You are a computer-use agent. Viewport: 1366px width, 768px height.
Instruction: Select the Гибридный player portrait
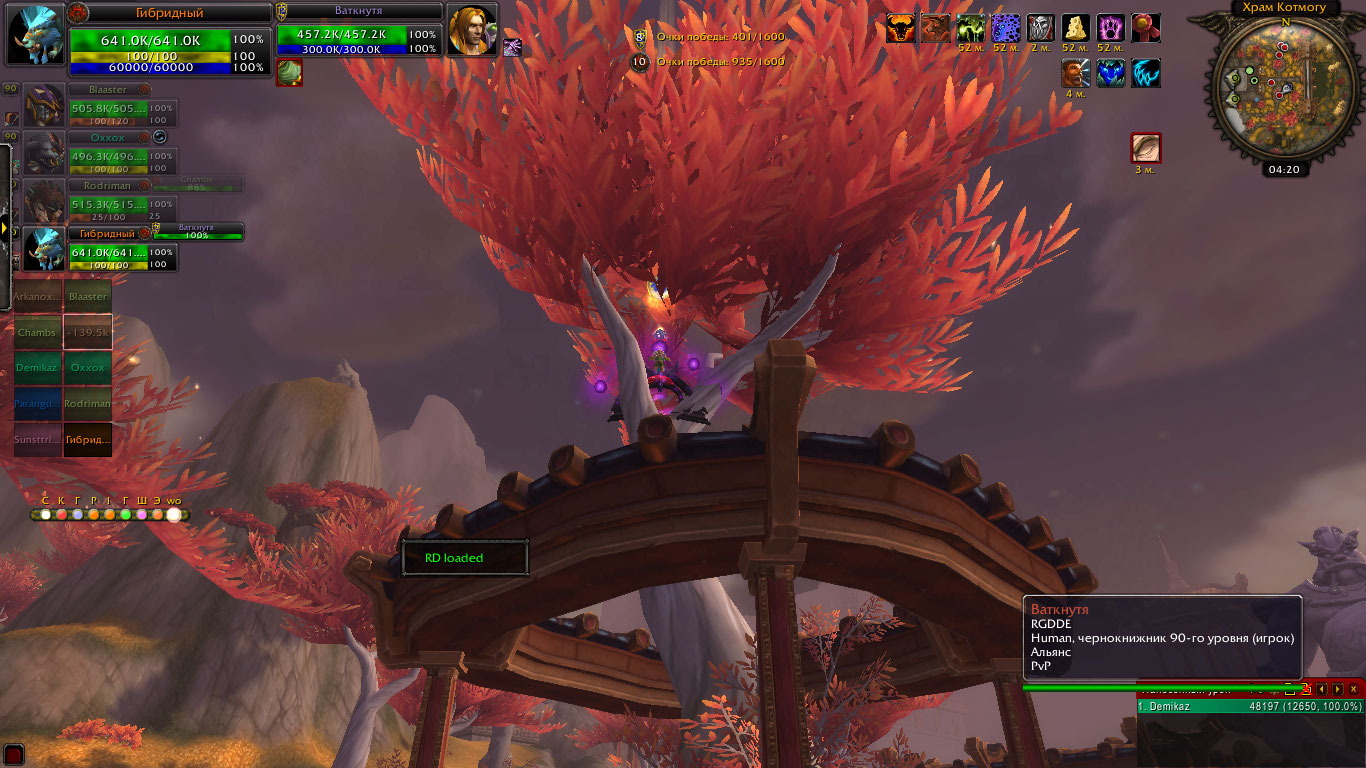[37, 36]
